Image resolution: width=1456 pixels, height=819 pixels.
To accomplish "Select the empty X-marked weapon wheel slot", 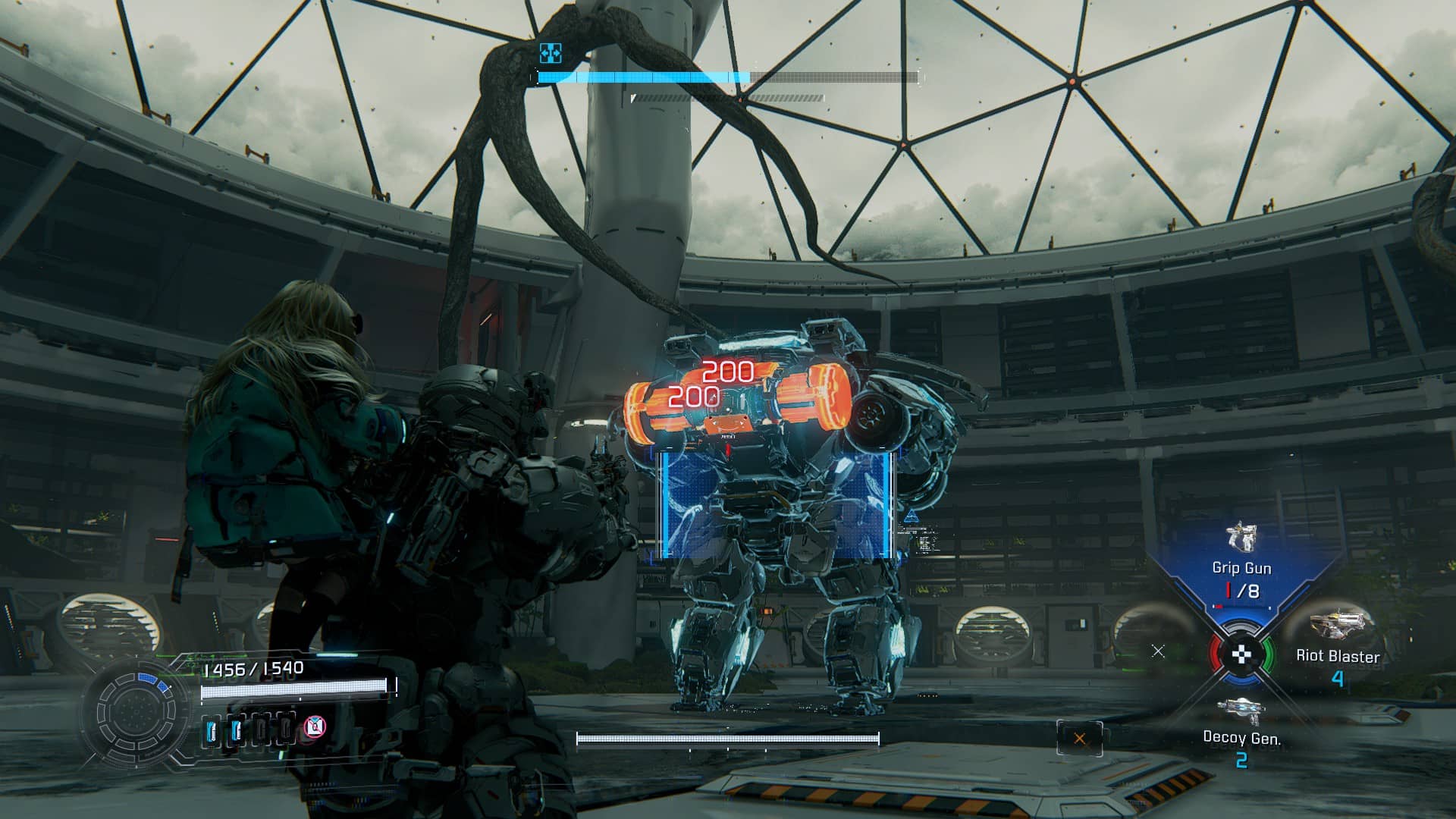I will tap(1158, 651).
